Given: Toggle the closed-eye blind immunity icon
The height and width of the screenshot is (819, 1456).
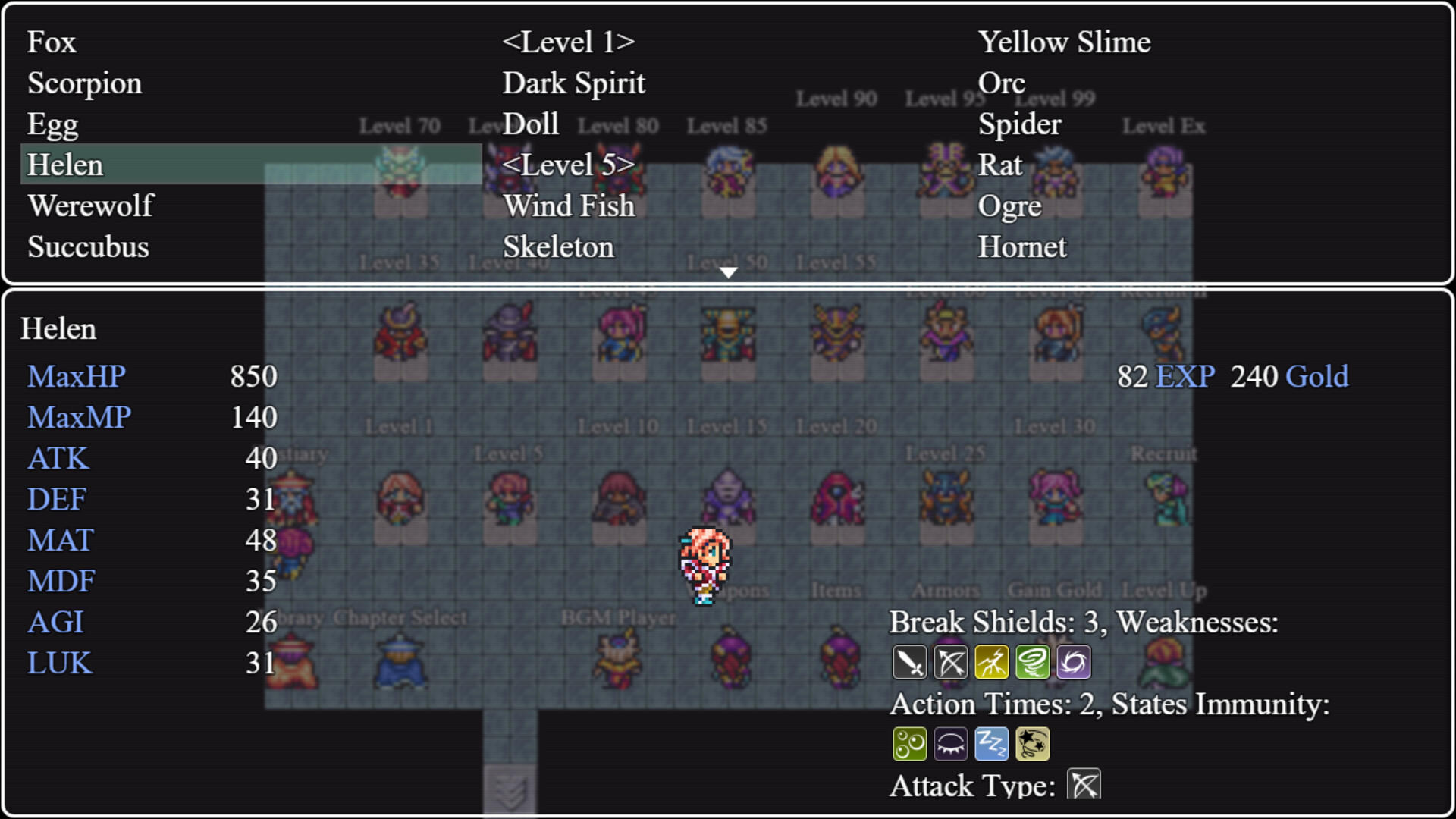Looking at the screenshot, I should click(951, 743).
